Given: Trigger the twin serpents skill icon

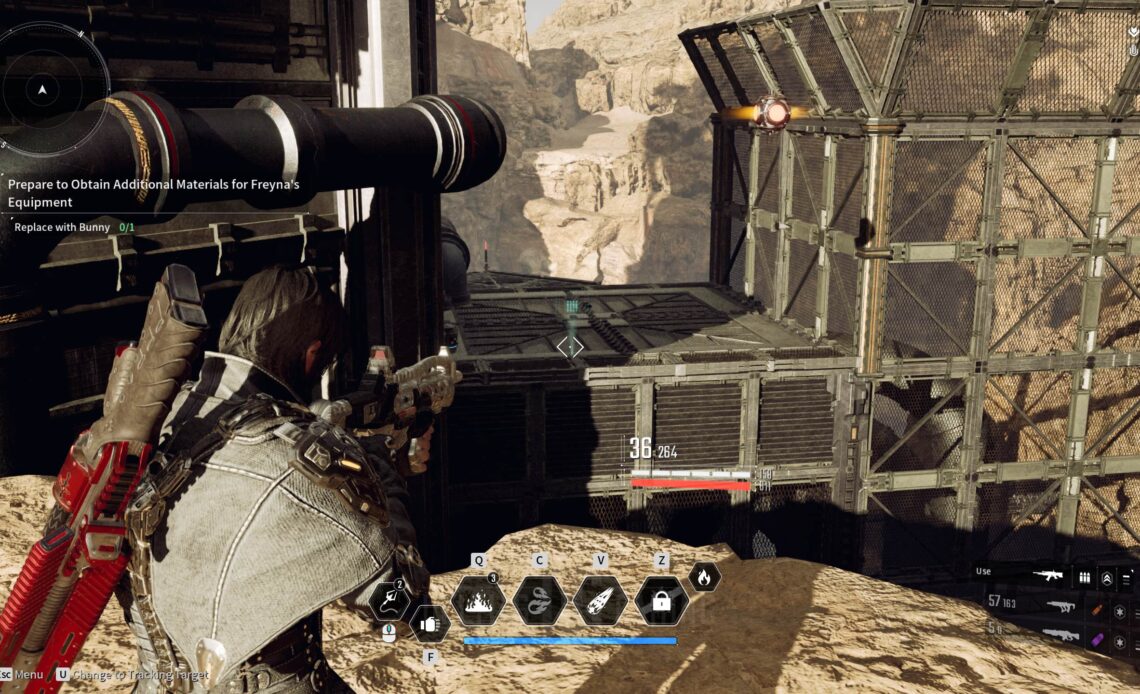Looking at the screenshot, I should click(539, 601).
